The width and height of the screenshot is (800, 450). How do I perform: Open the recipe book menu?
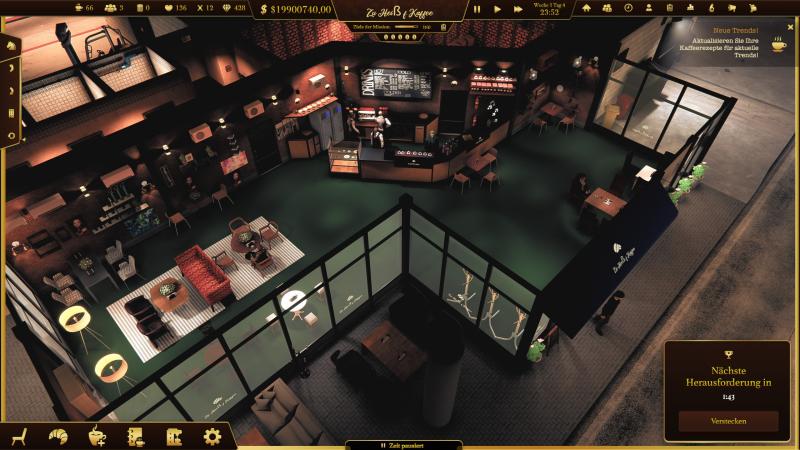point(135,436)
